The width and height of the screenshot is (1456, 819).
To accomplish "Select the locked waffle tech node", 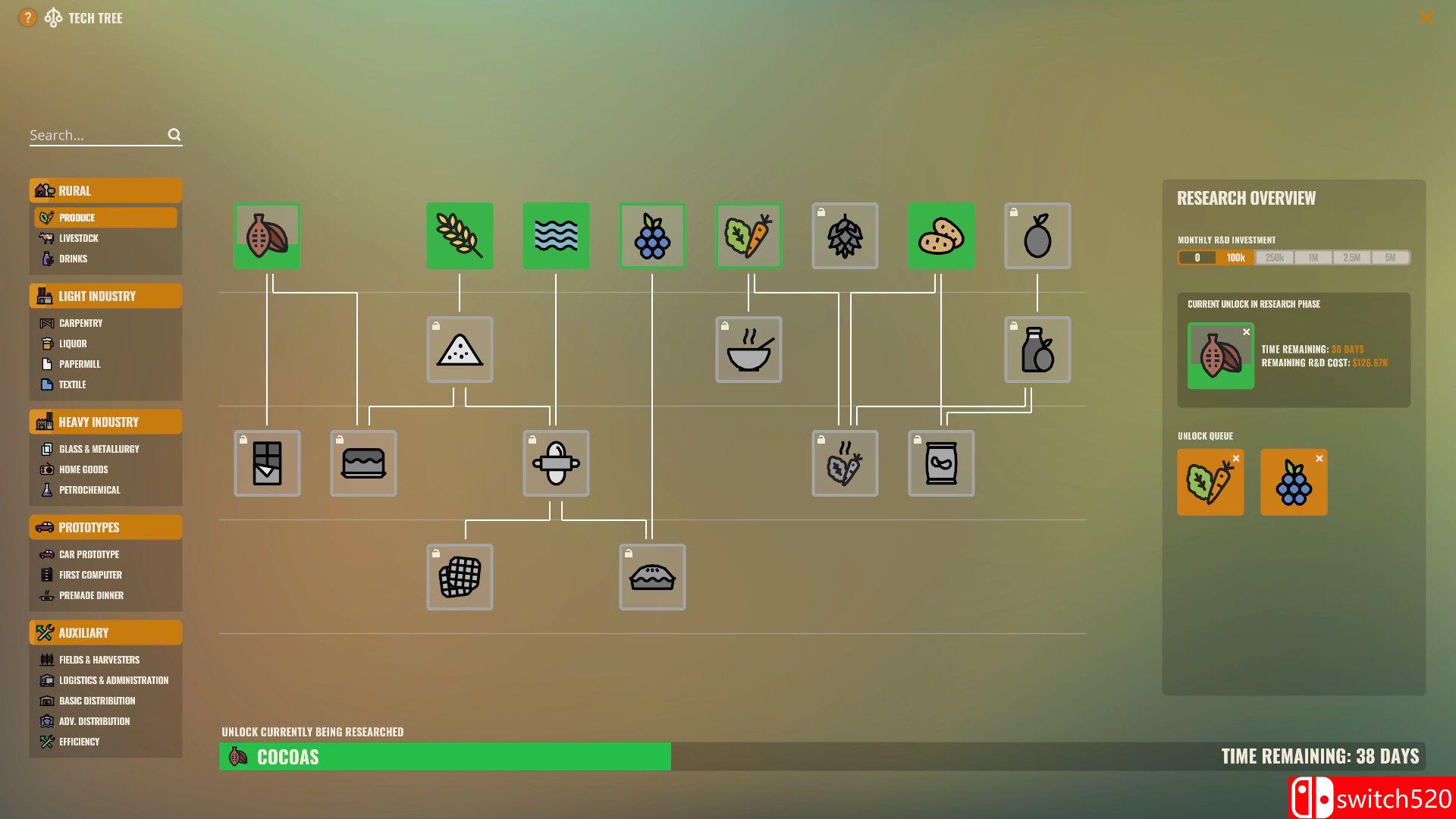I will (x=460, y=577).
